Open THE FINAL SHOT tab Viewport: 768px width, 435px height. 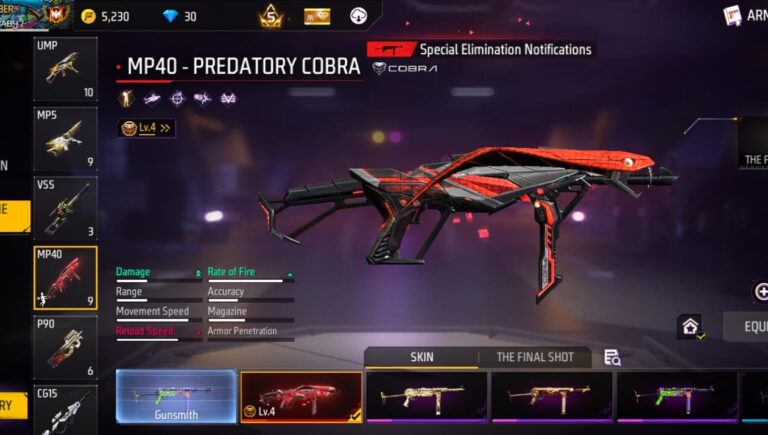(x=534, y=357)
